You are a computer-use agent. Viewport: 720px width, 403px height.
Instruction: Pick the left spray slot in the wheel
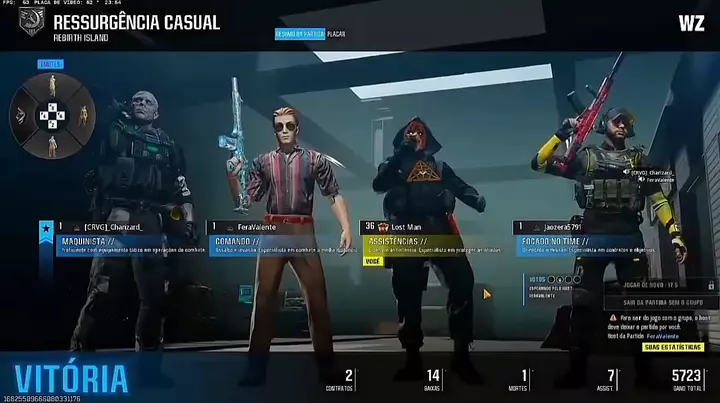20,115
